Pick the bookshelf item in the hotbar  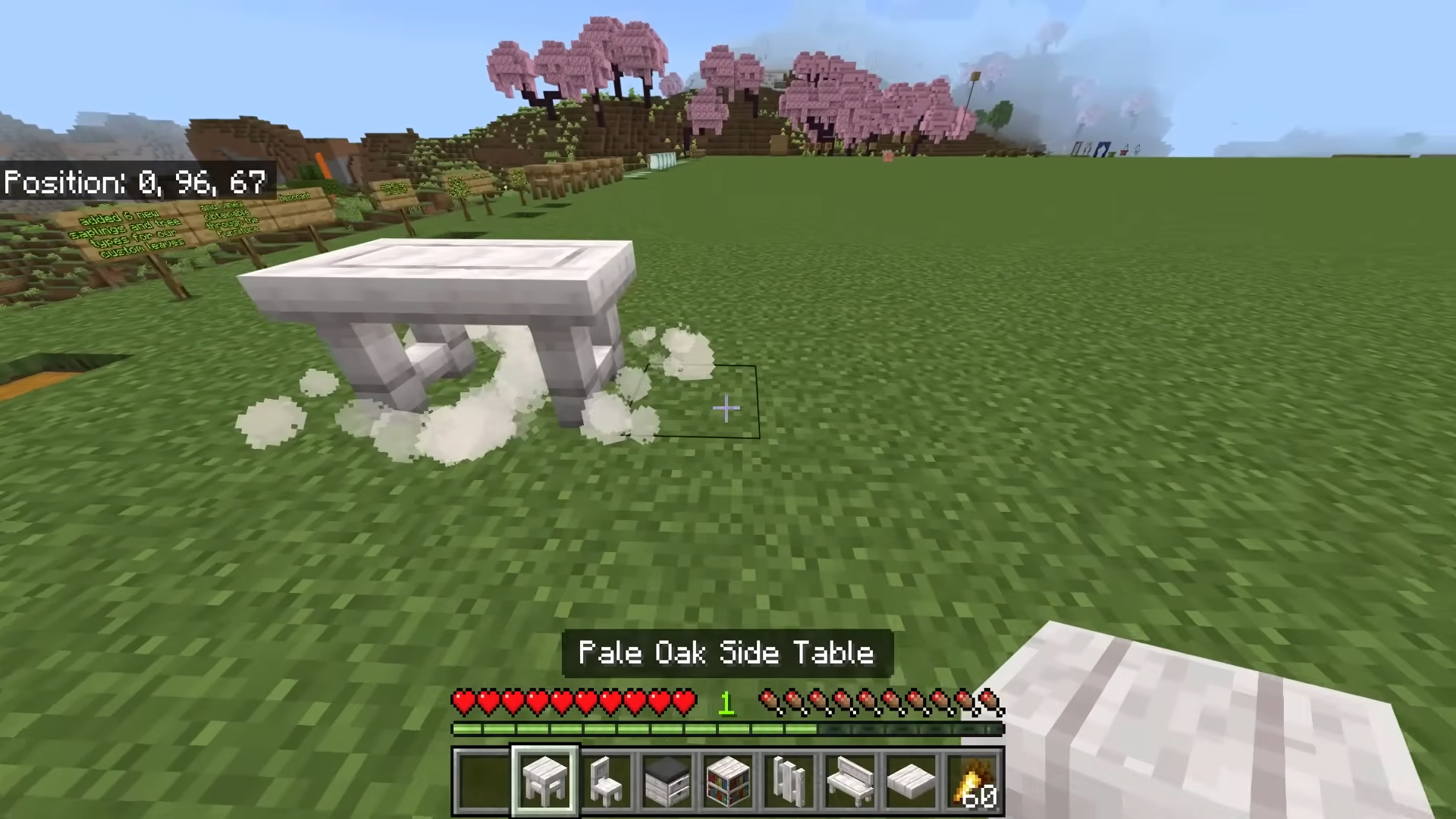coord(728,780)
